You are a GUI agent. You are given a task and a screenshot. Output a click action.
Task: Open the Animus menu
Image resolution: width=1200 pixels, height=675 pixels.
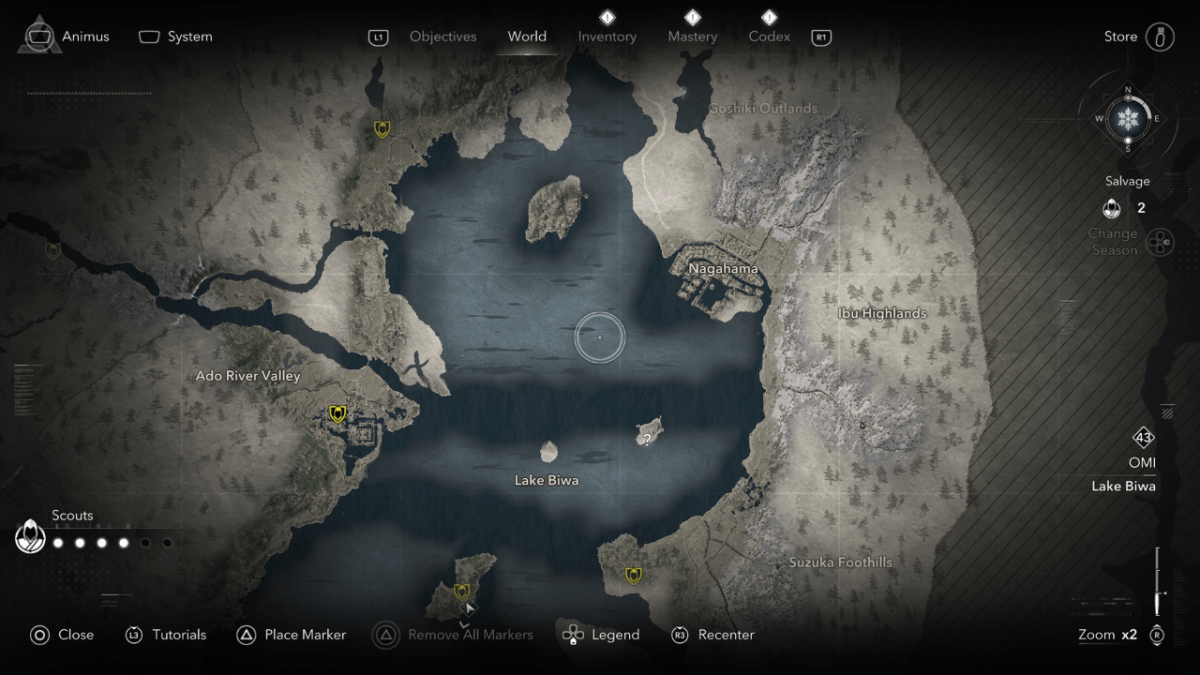68,37
